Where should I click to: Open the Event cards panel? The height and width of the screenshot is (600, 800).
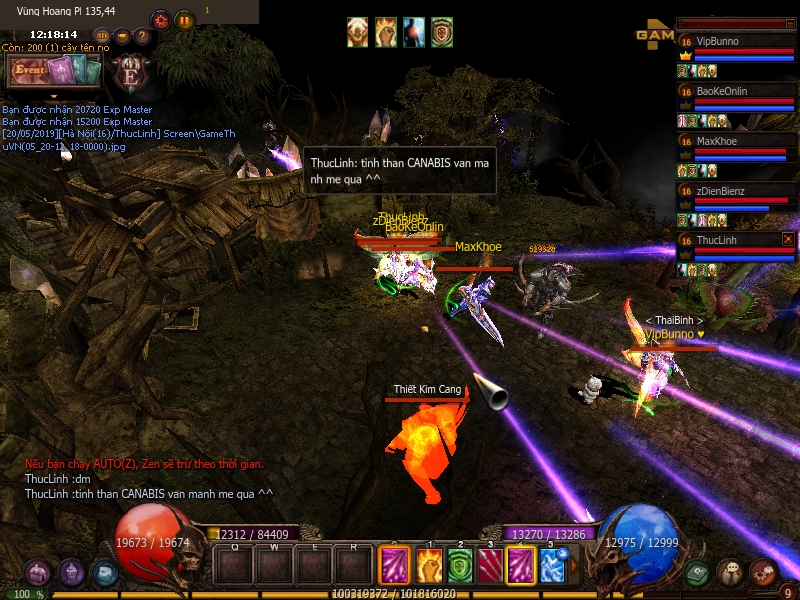[x=53, y=71]
